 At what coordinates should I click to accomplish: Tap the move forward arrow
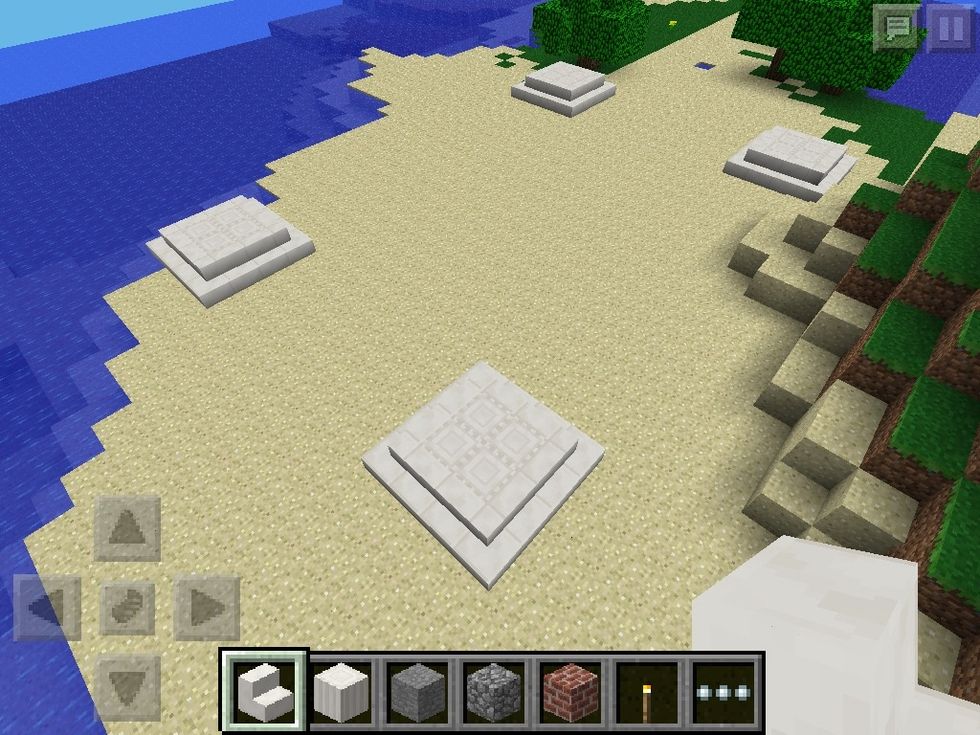click(x=127, y=527)
